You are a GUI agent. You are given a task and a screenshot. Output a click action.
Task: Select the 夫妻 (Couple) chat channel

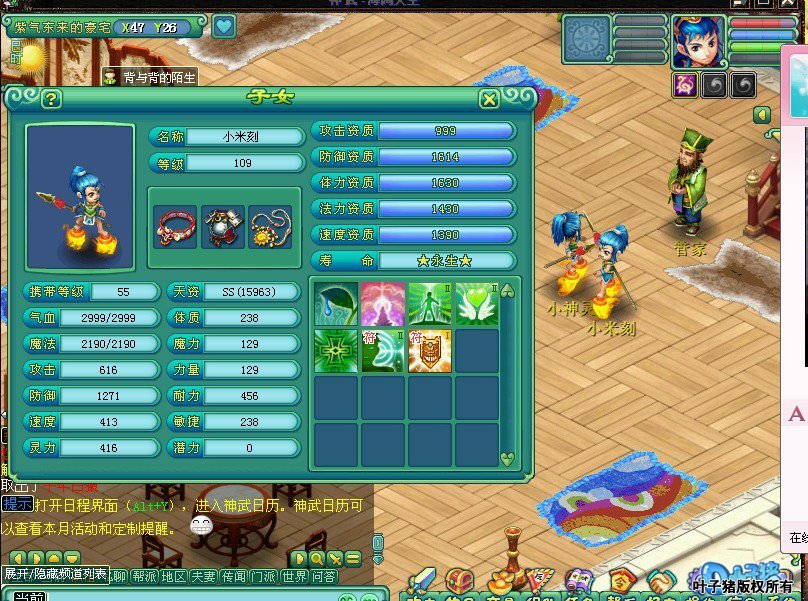click(x=204, y=576)
